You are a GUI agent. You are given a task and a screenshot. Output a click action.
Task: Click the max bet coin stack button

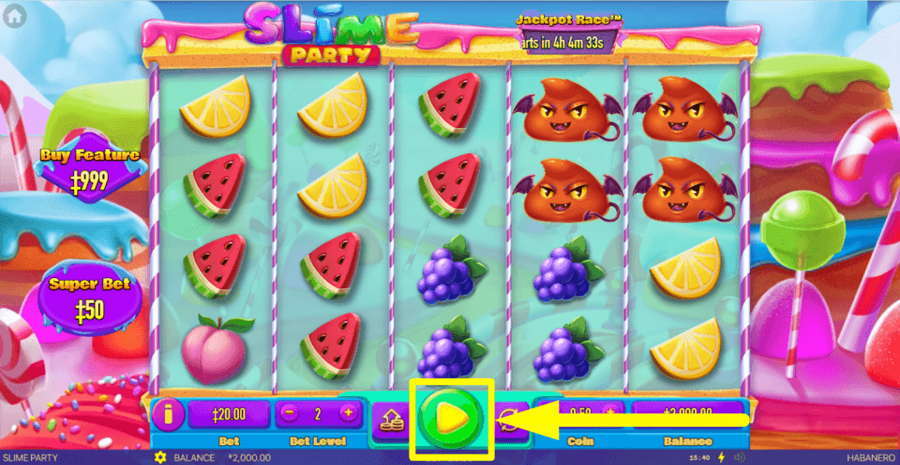pos(392,417)
